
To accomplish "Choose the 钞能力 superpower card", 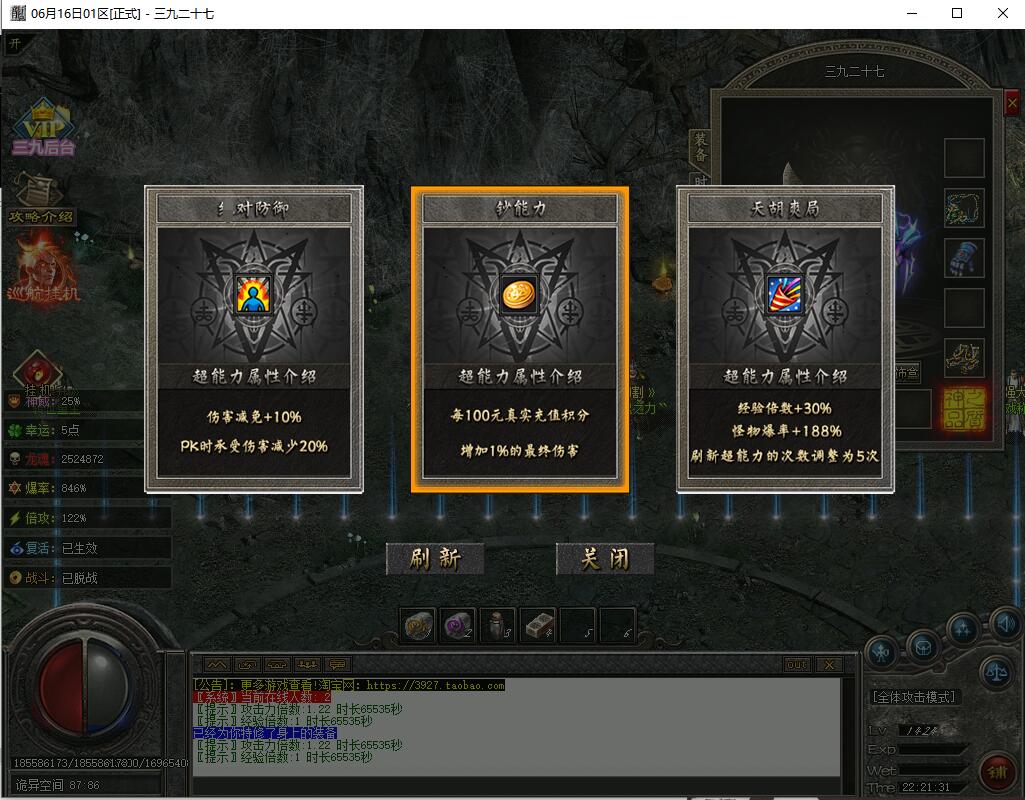I will pyautogui.click(x=520, y=339).
